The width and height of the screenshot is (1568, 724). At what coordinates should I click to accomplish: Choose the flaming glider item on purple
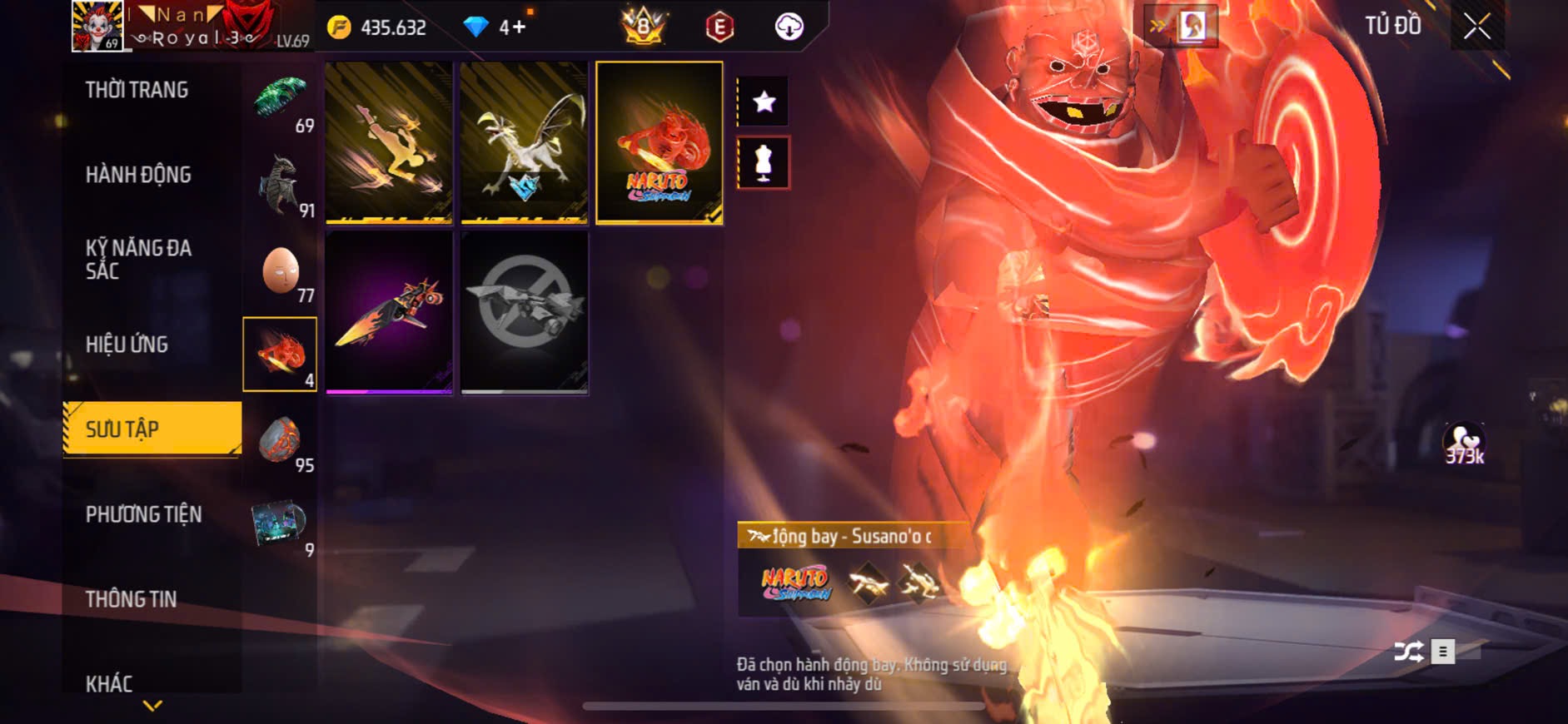click(x=389, y=312)
